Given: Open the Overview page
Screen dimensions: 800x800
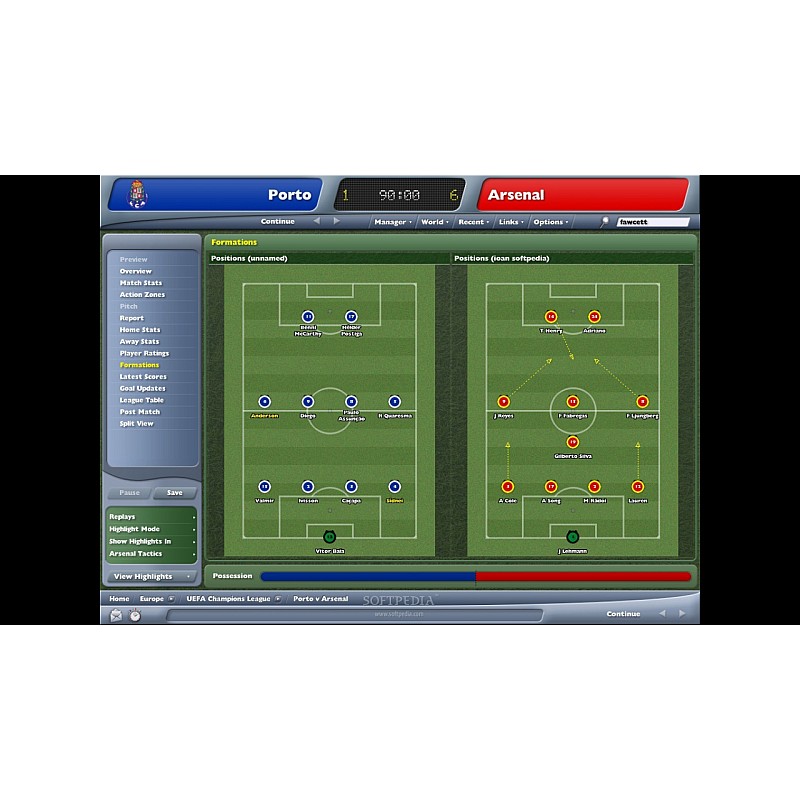Looking at the screenshot, I should point(136,271).
